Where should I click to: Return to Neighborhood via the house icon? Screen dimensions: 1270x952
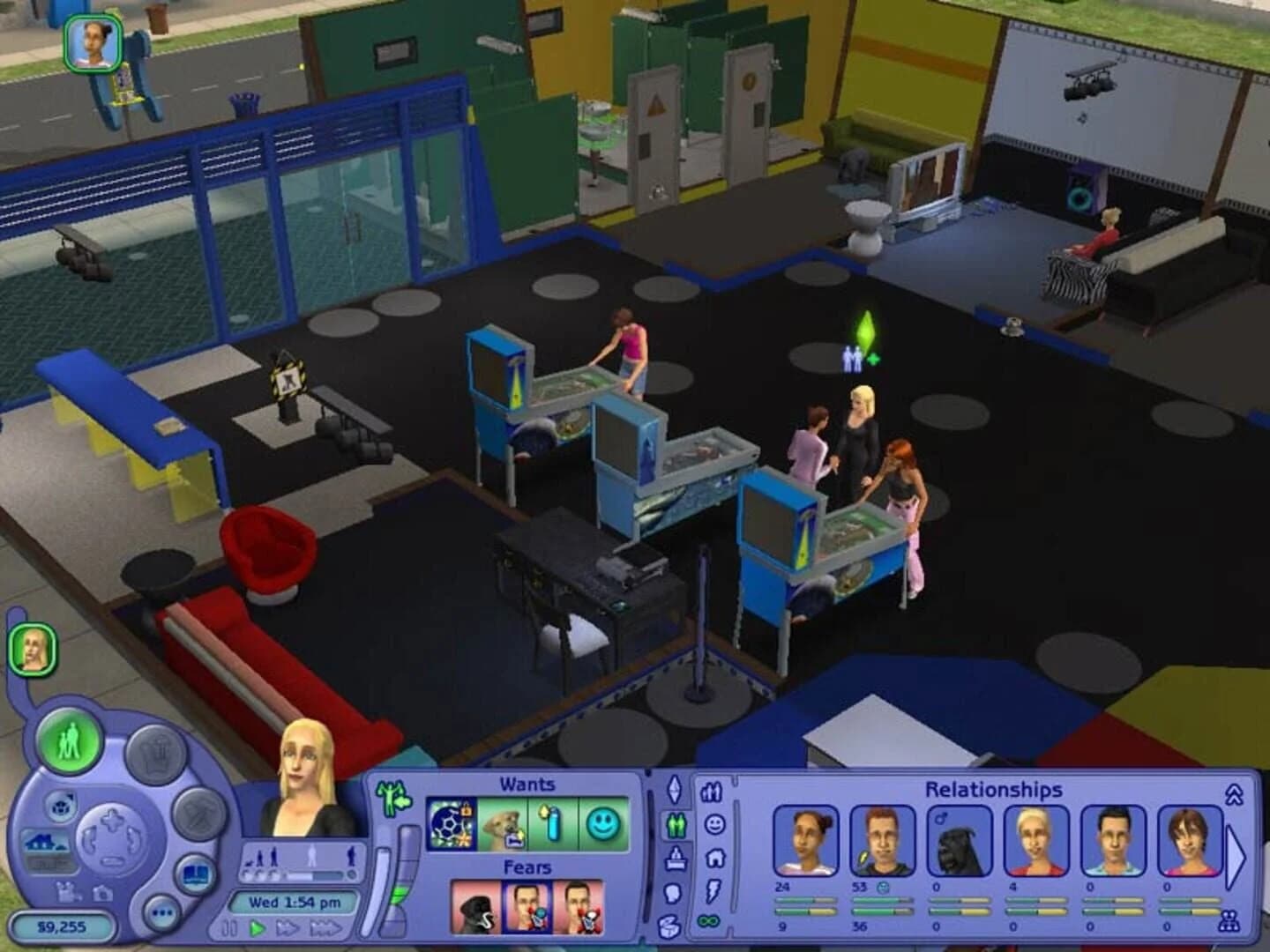[45, 844]
